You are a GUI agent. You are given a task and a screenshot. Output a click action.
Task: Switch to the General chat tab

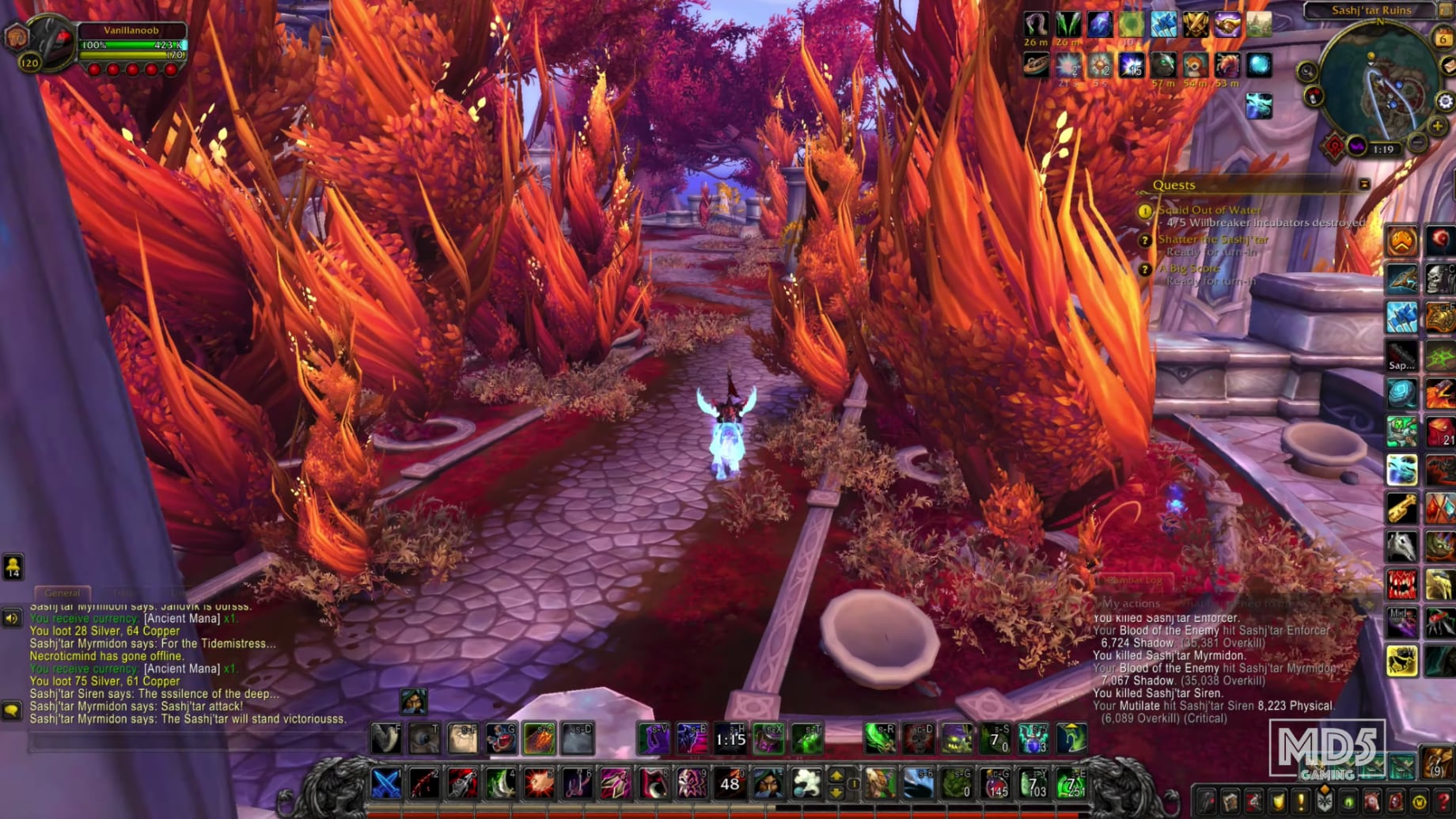(x=63, y=593)
